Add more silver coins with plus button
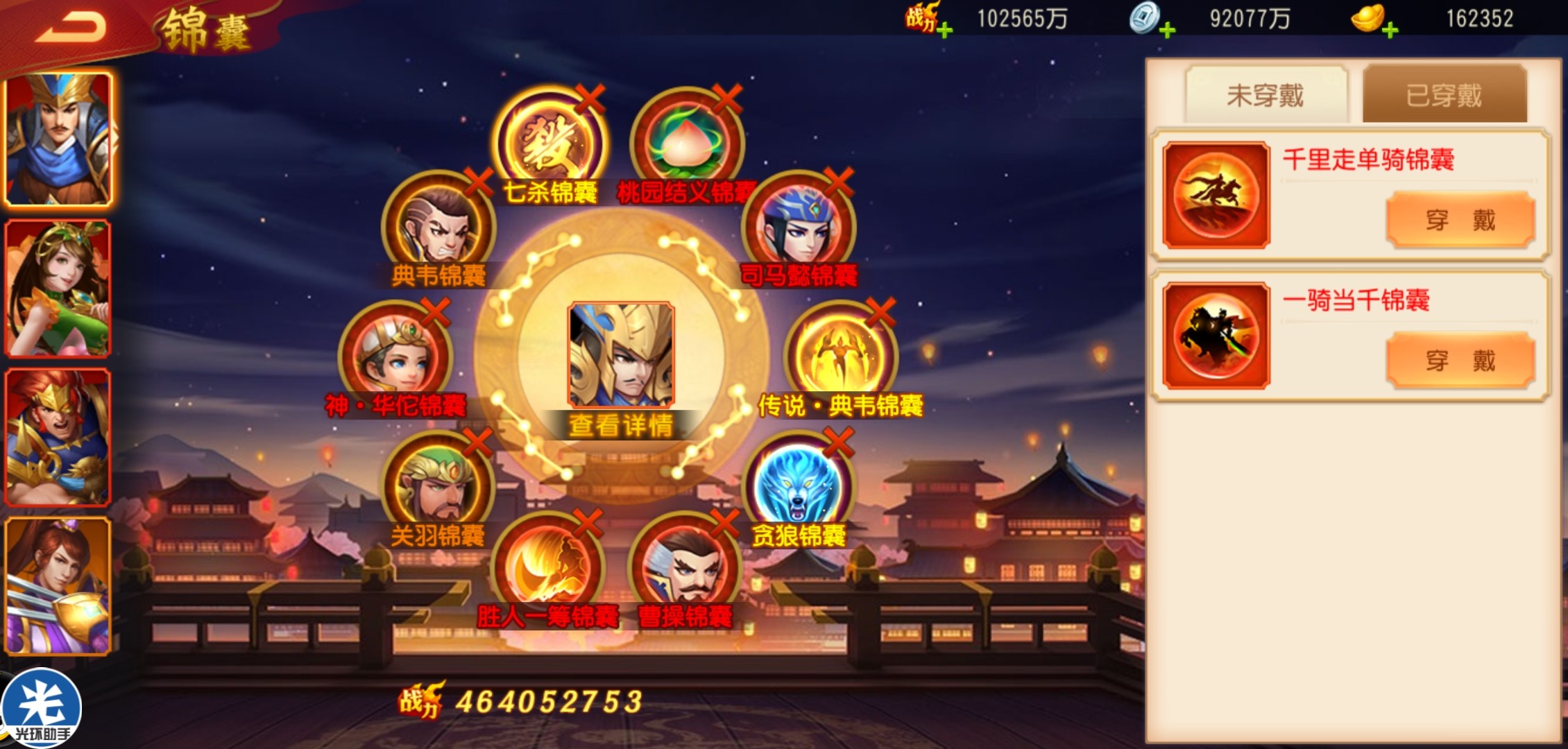1568x749 pixels. tap(1167, 30)
